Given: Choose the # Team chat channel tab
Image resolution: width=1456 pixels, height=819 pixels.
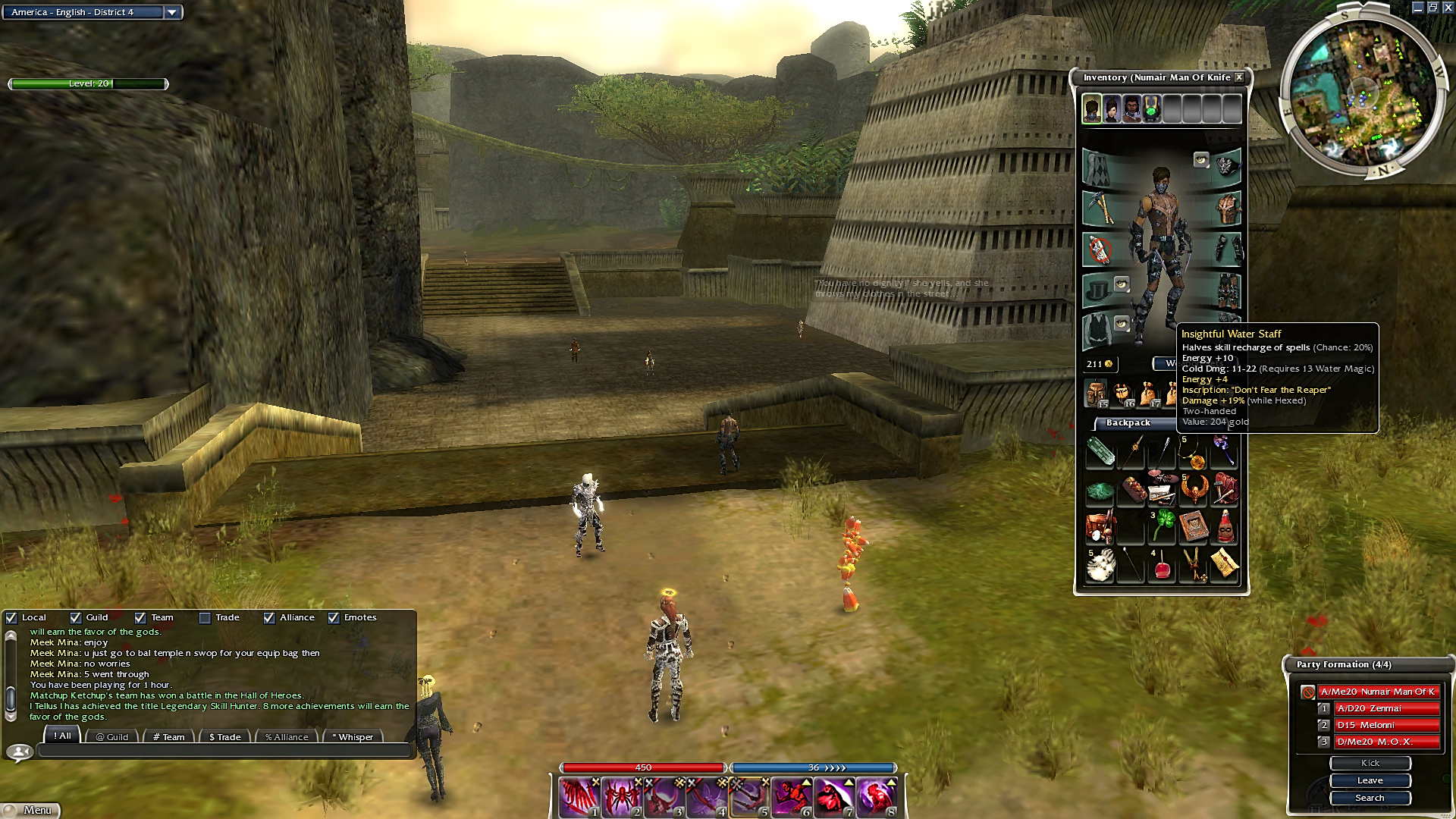Looking at the screenshot, I should click(x=168, y=736).
